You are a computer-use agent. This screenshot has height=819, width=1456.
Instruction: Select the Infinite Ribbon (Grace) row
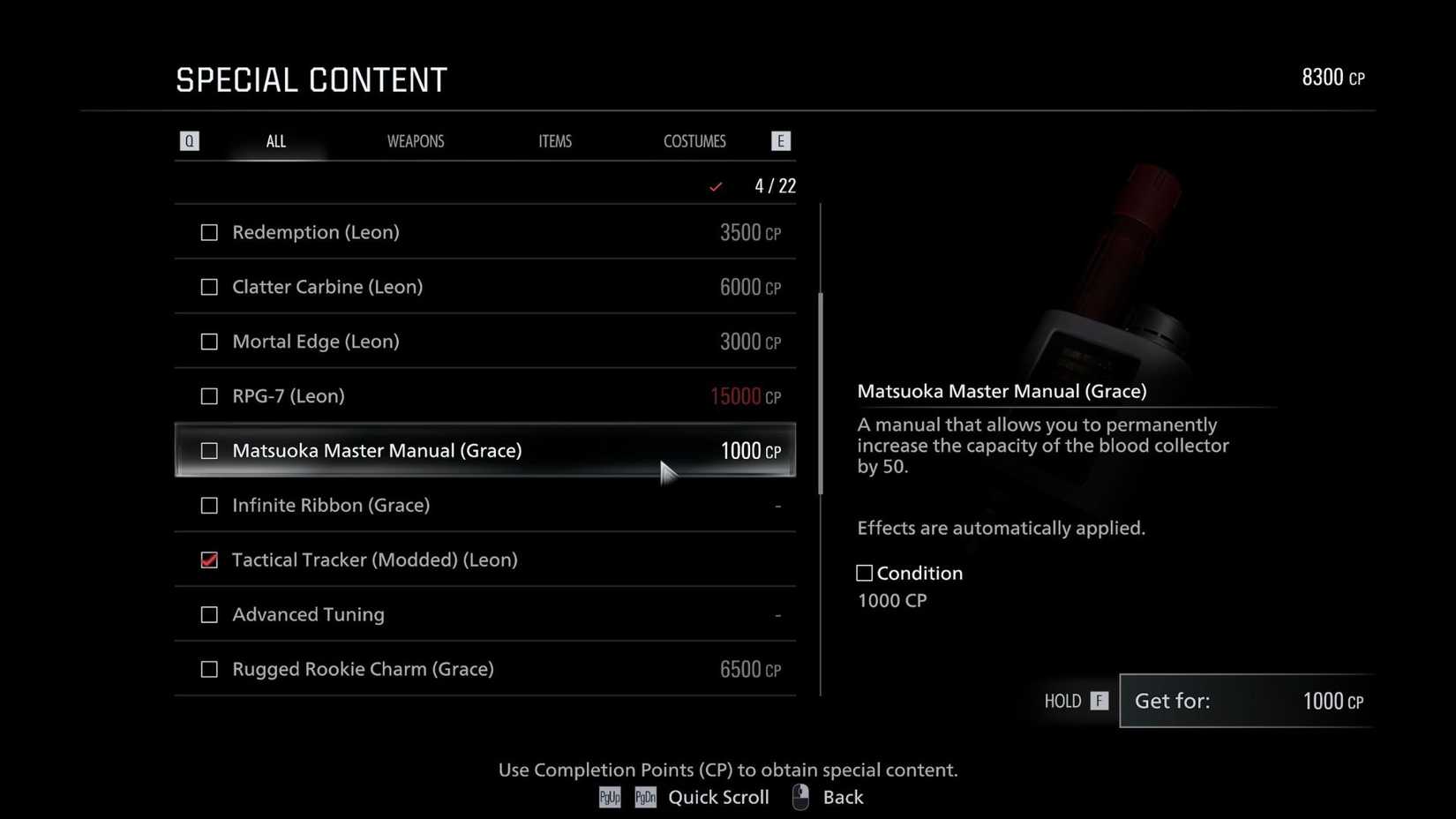tap(485, 505)
